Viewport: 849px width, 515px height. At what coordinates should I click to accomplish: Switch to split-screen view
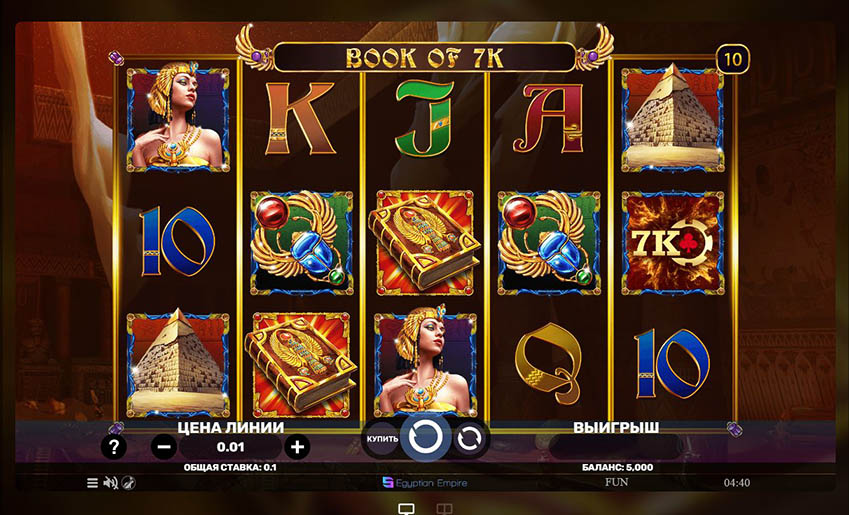tap(444, 509)
